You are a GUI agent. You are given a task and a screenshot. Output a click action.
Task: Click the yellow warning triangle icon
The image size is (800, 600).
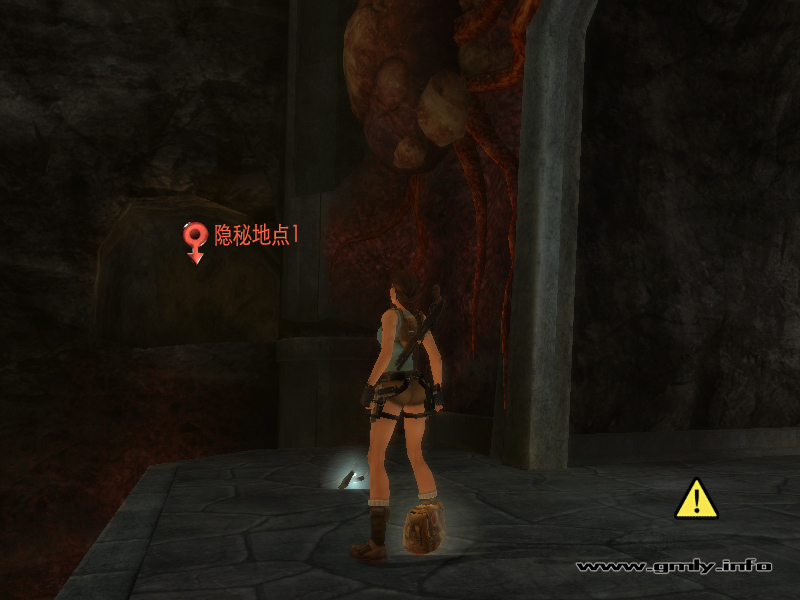point(696,499)
